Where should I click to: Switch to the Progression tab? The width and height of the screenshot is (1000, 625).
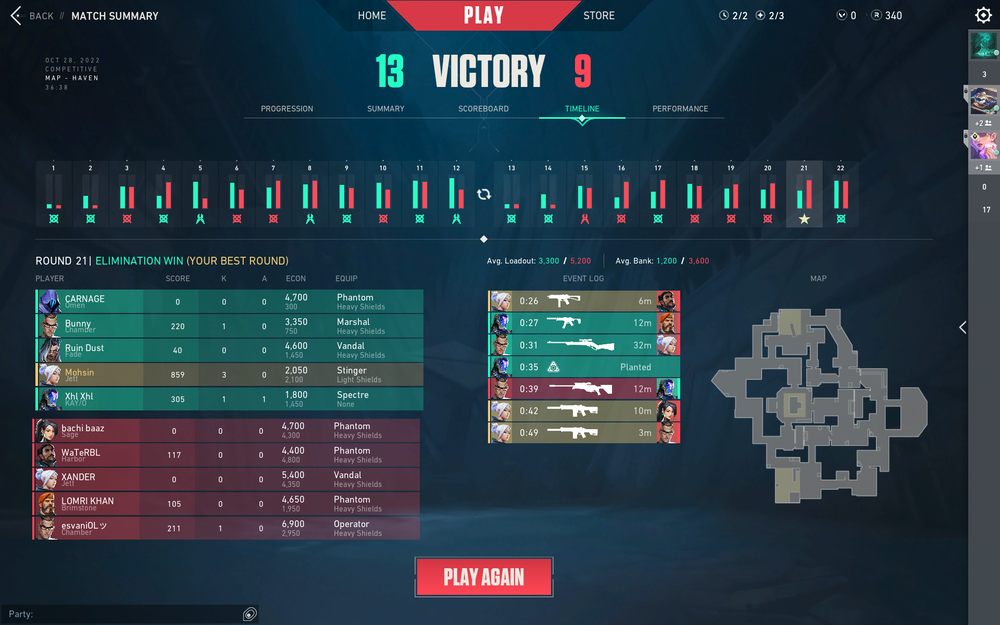pos(287,109)
